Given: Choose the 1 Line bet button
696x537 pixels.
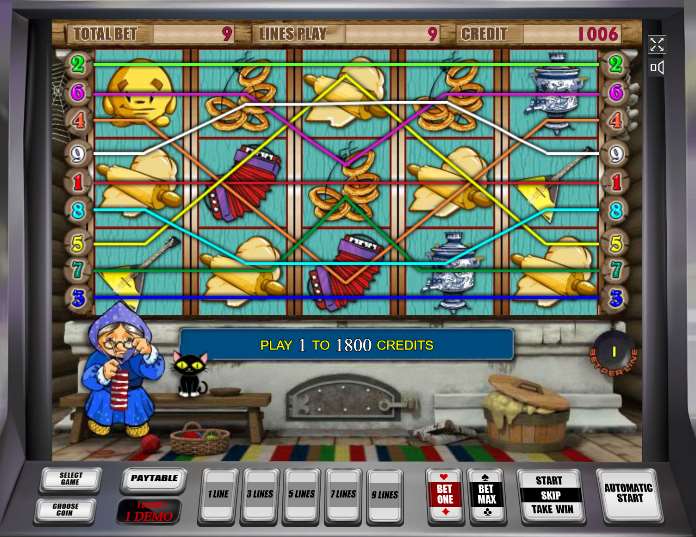Looking at the screenshot, I should click(x=218, y=494).
